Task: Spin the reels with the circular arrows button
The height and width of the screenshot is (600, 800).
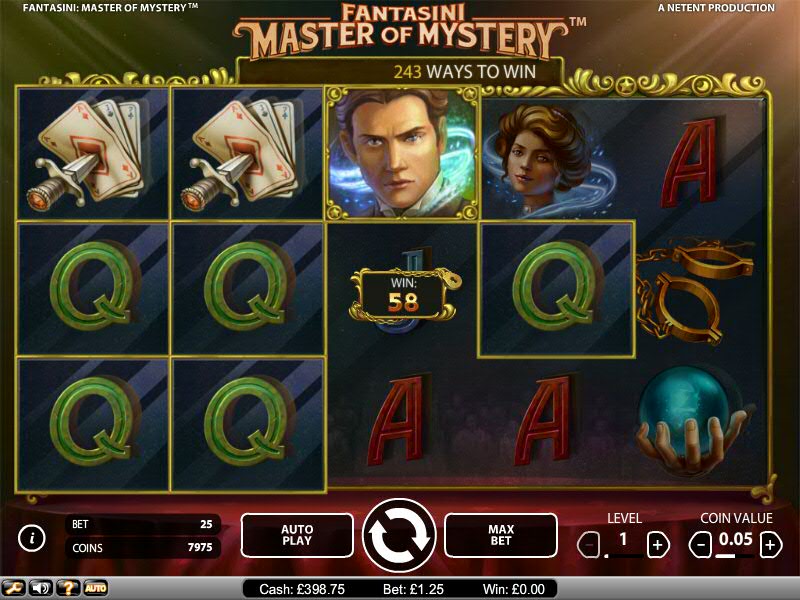Action: point(399,536)
